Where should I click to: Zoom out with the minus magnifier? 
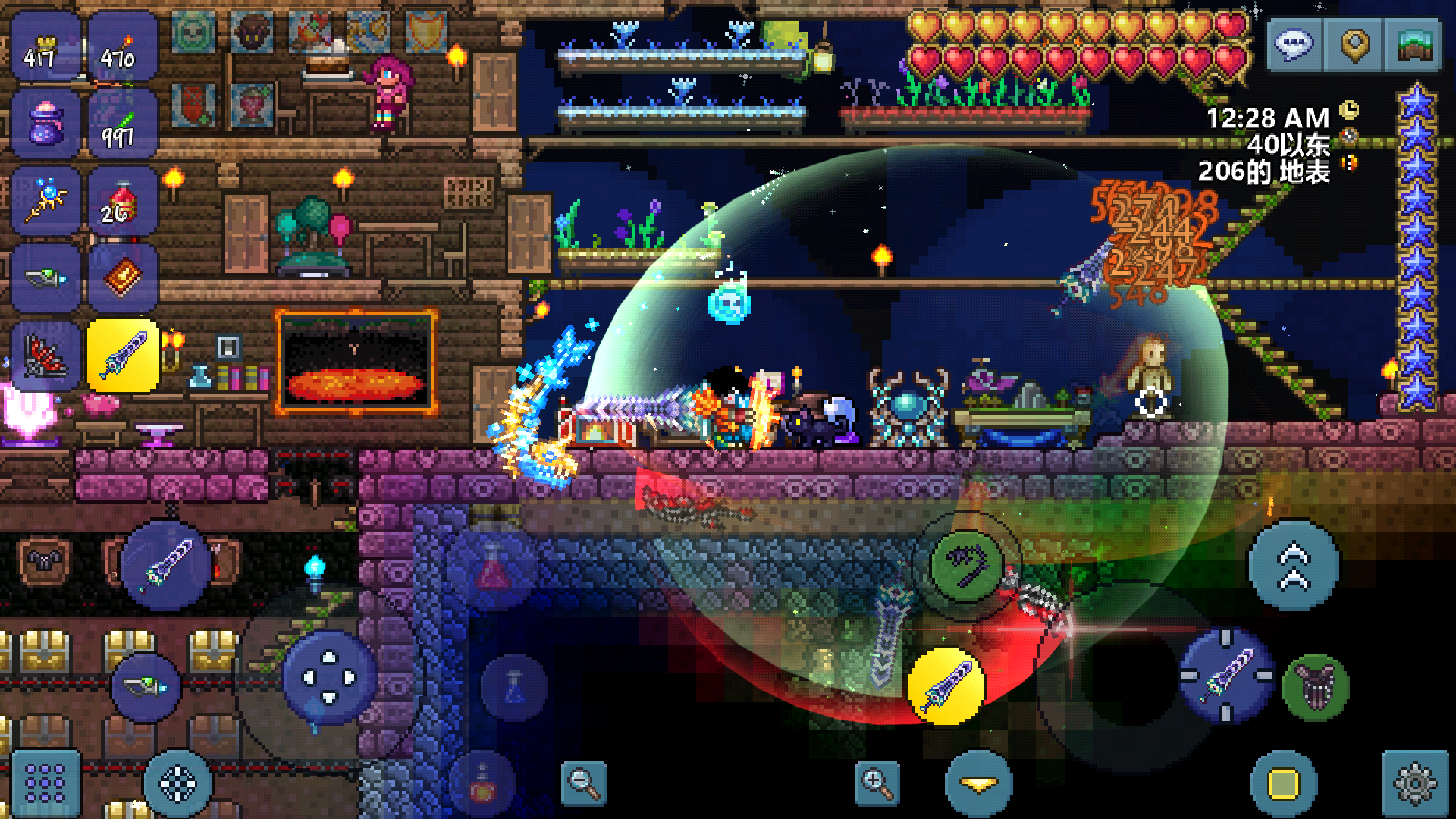pyautogui.click(x=583, y=783)
